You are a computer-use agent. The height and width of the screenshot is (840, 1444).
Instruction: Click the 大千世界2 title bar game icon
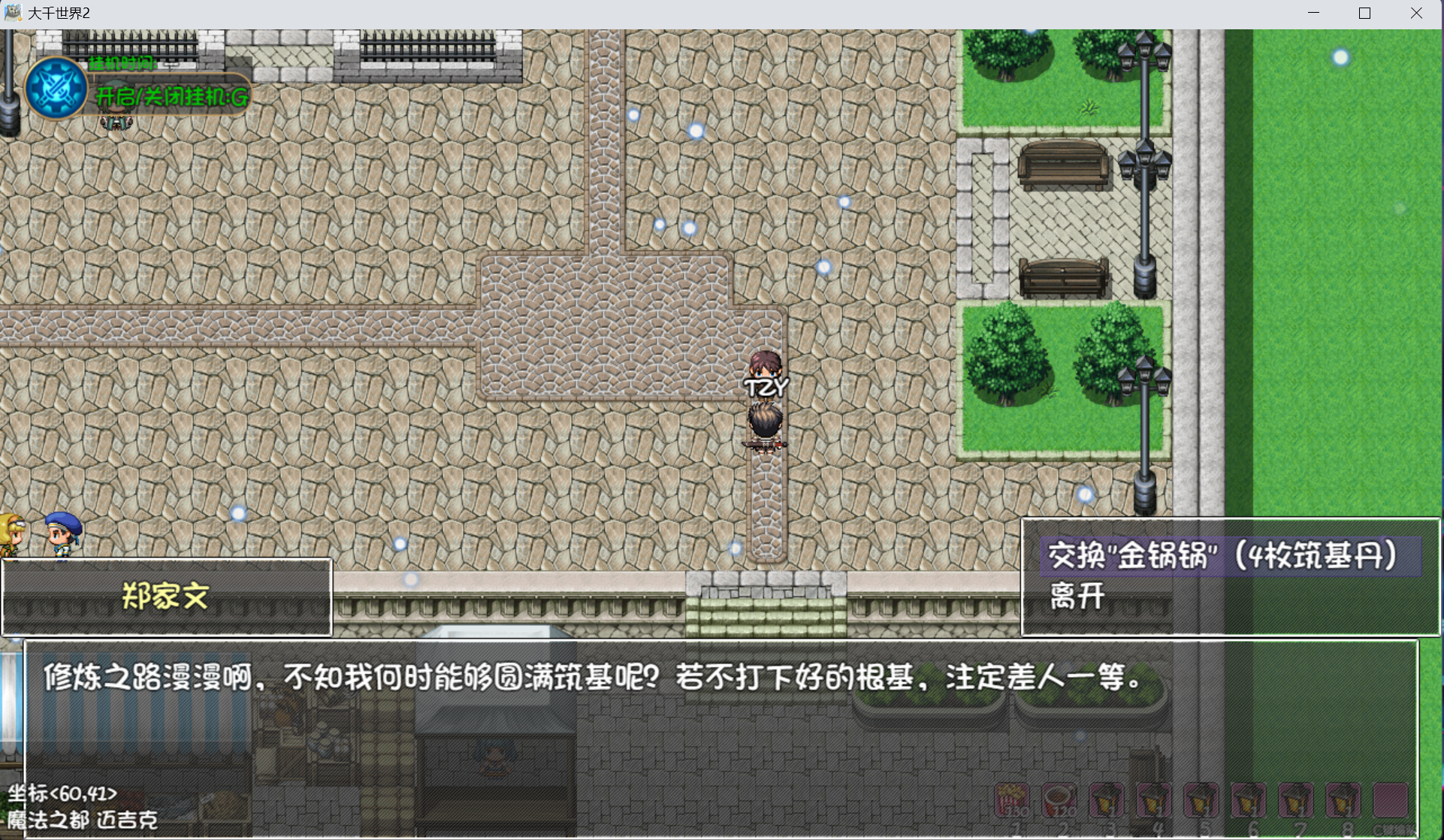pyautogui.click(x=13, y=12)
